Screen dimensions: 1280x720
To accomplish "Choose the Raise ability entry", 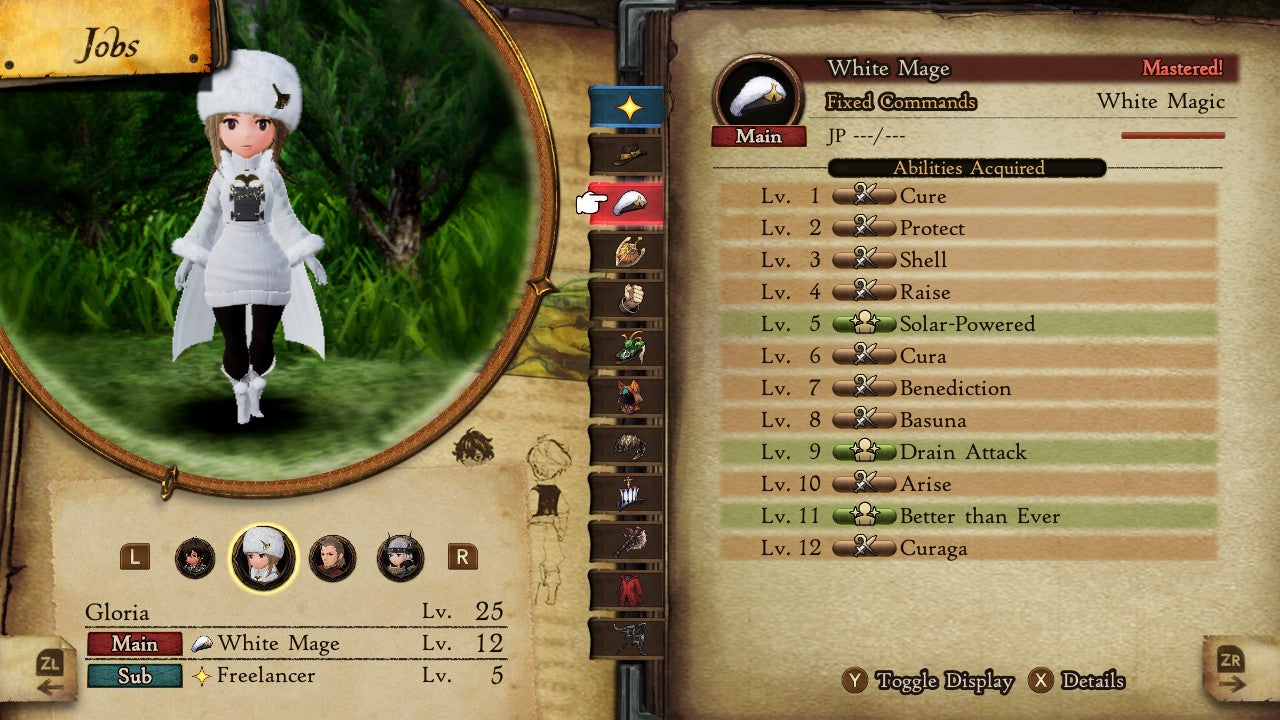I will pos(966,292).
